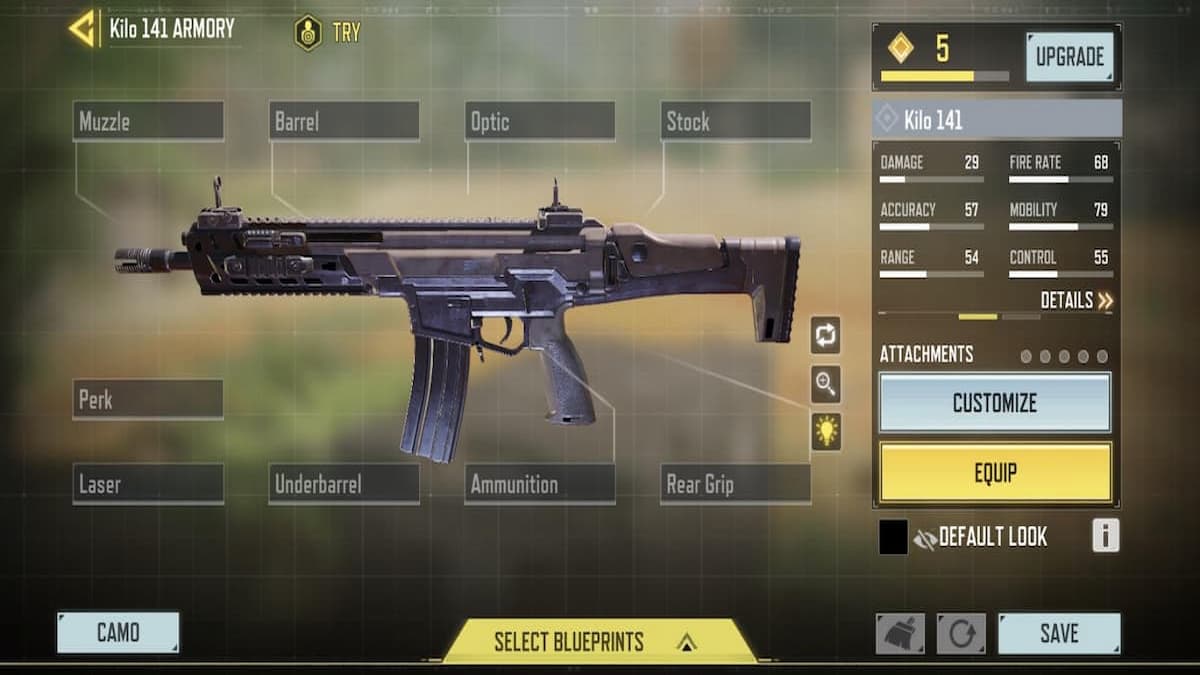Equip the Kilo 141
This screenshot has width=1200, height=675.
coord(994,472)
